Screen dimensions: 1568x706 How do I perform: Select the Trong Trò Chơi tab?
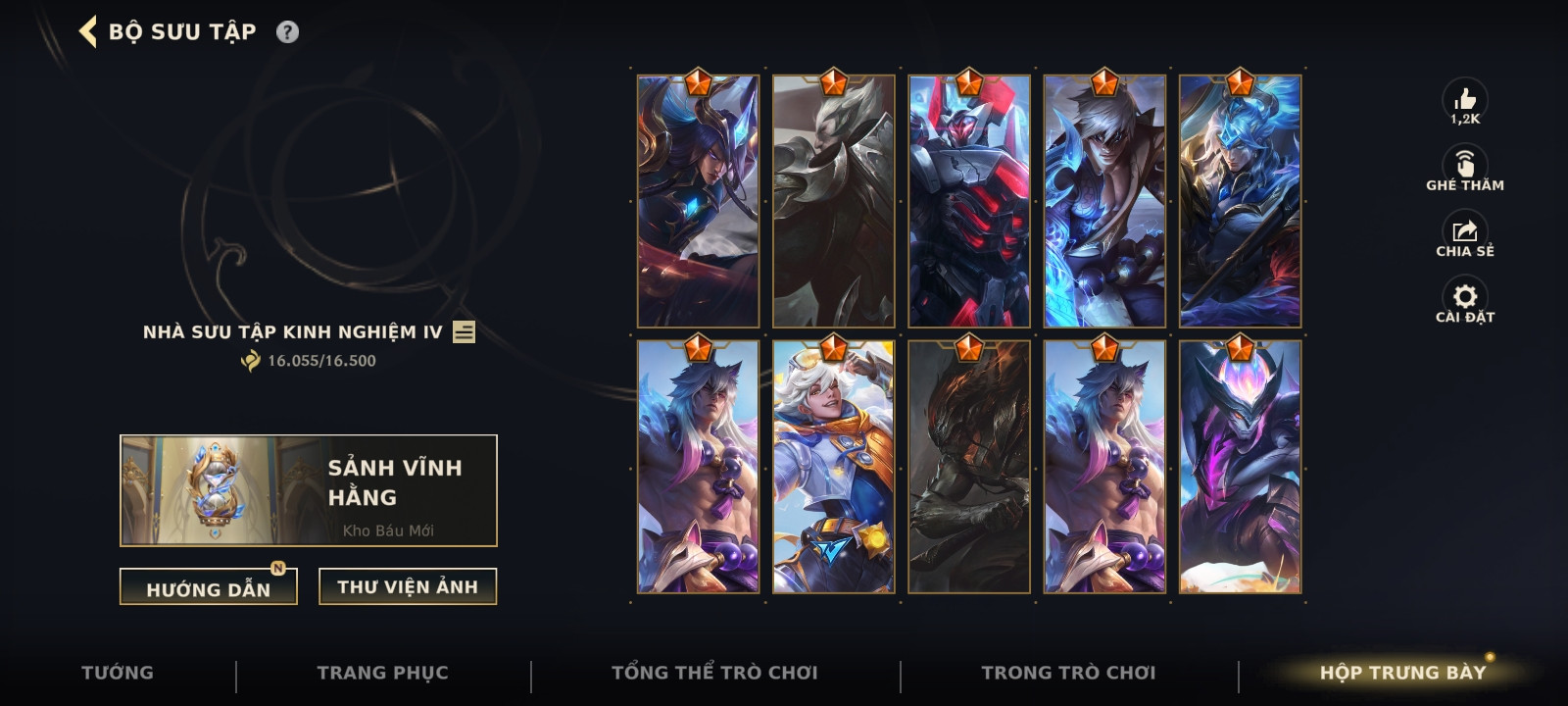pyautogui.click(x=1068, y=673)
